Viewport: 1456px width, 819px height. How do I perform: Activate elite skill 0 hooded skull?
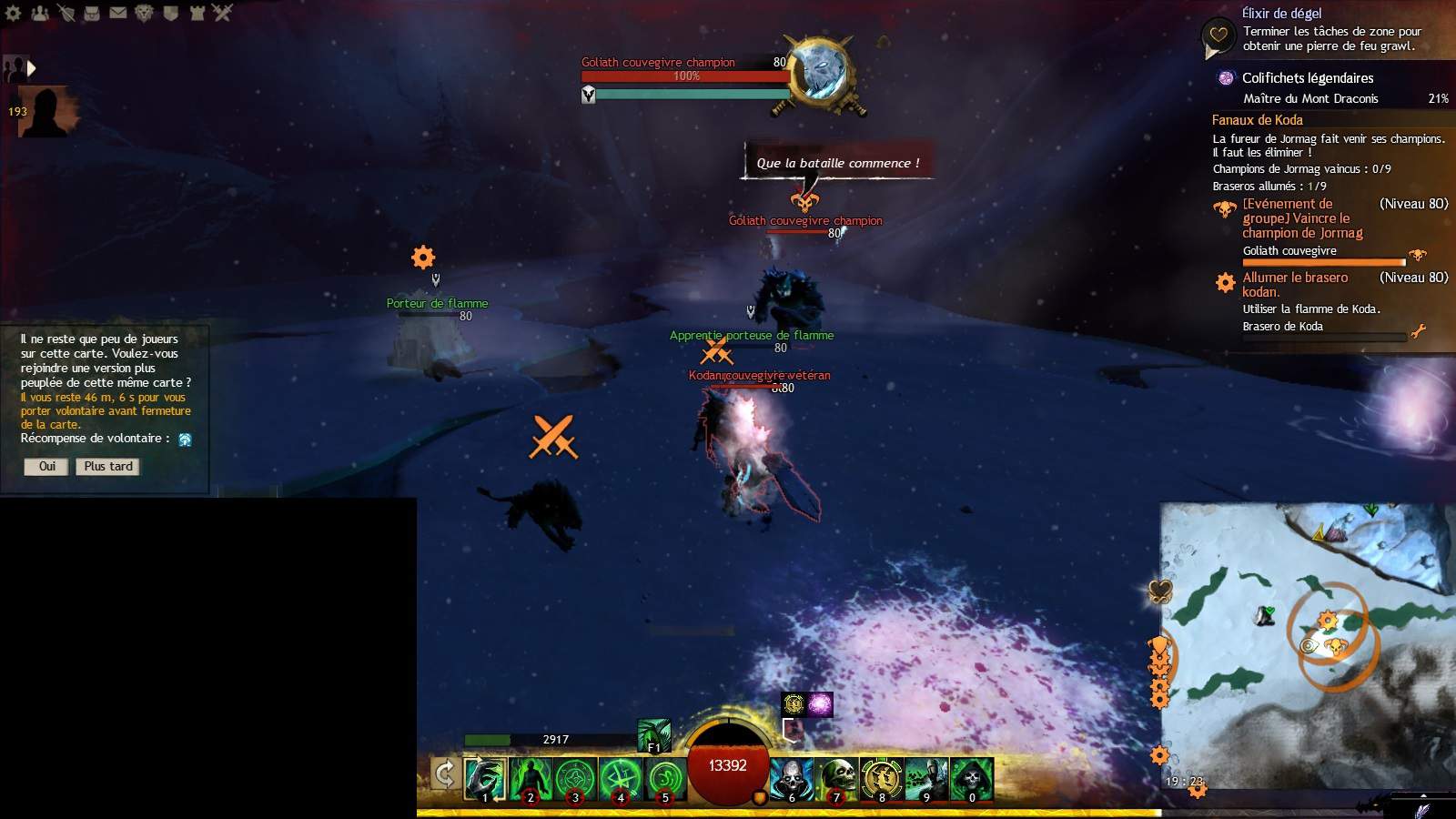971,780
